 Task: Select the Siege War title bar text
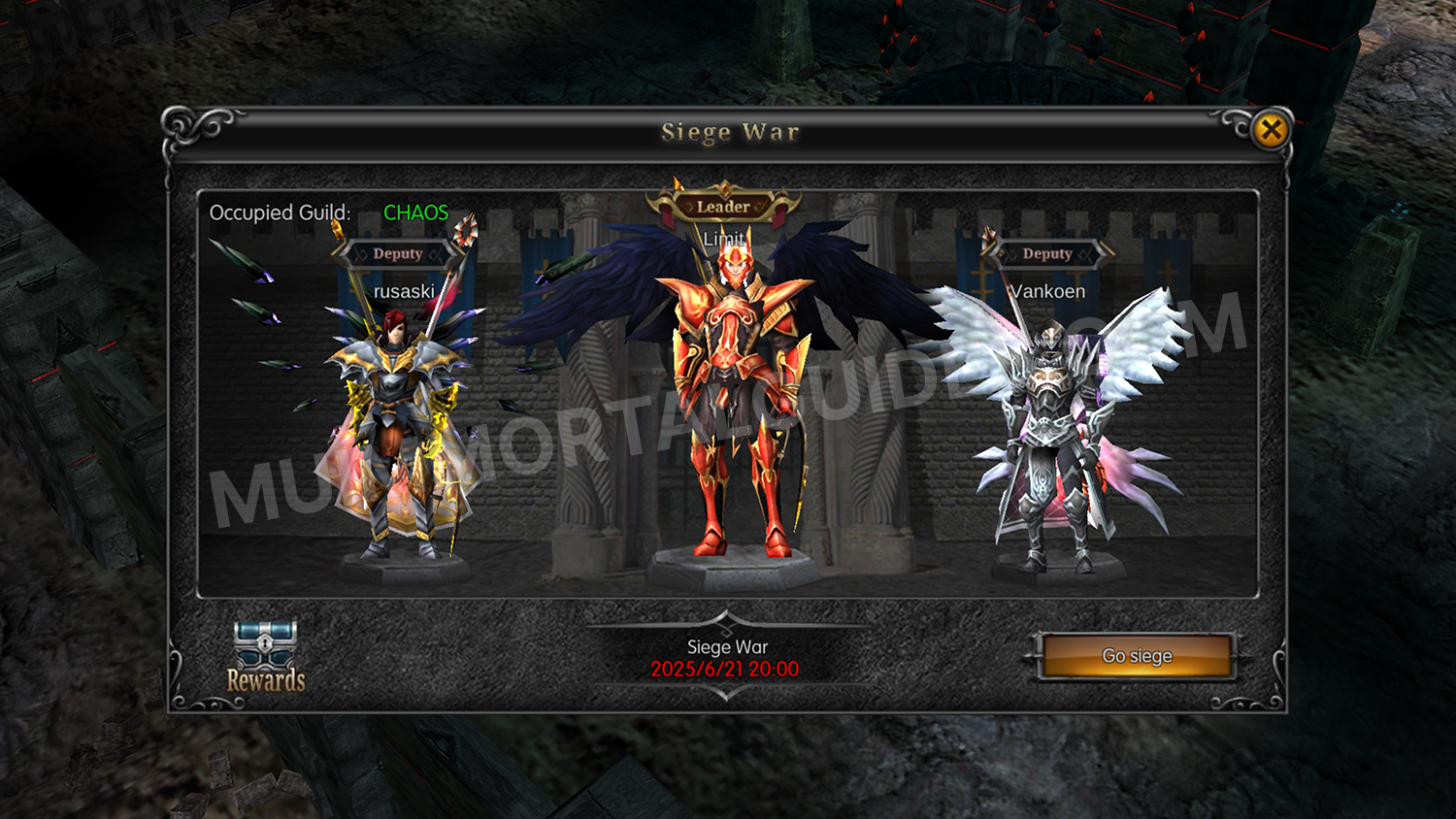(x=731, y=132)
